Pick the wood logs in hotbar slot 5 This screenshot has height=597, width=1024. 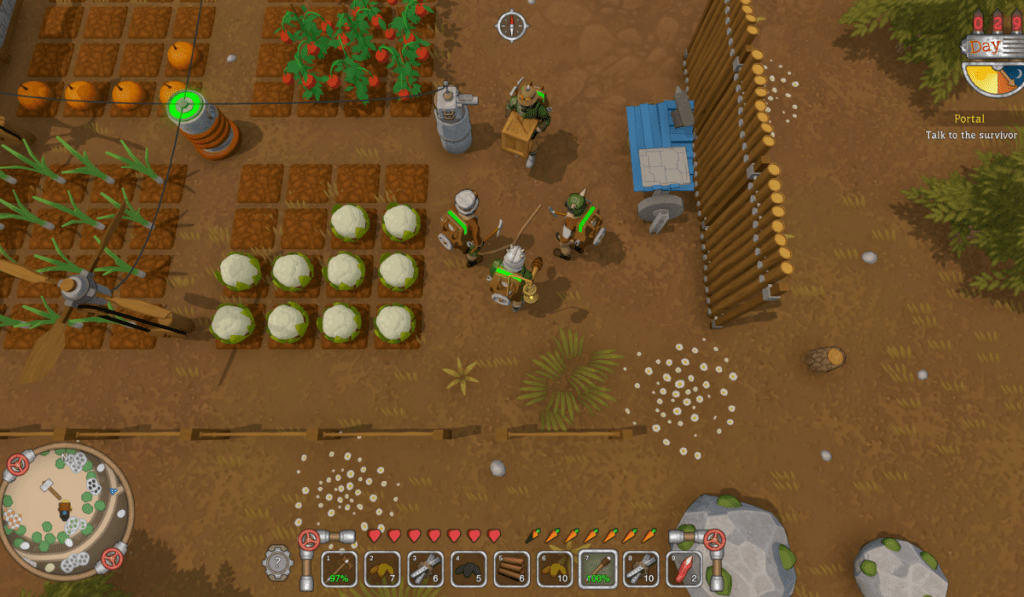(x=512, y=569)
